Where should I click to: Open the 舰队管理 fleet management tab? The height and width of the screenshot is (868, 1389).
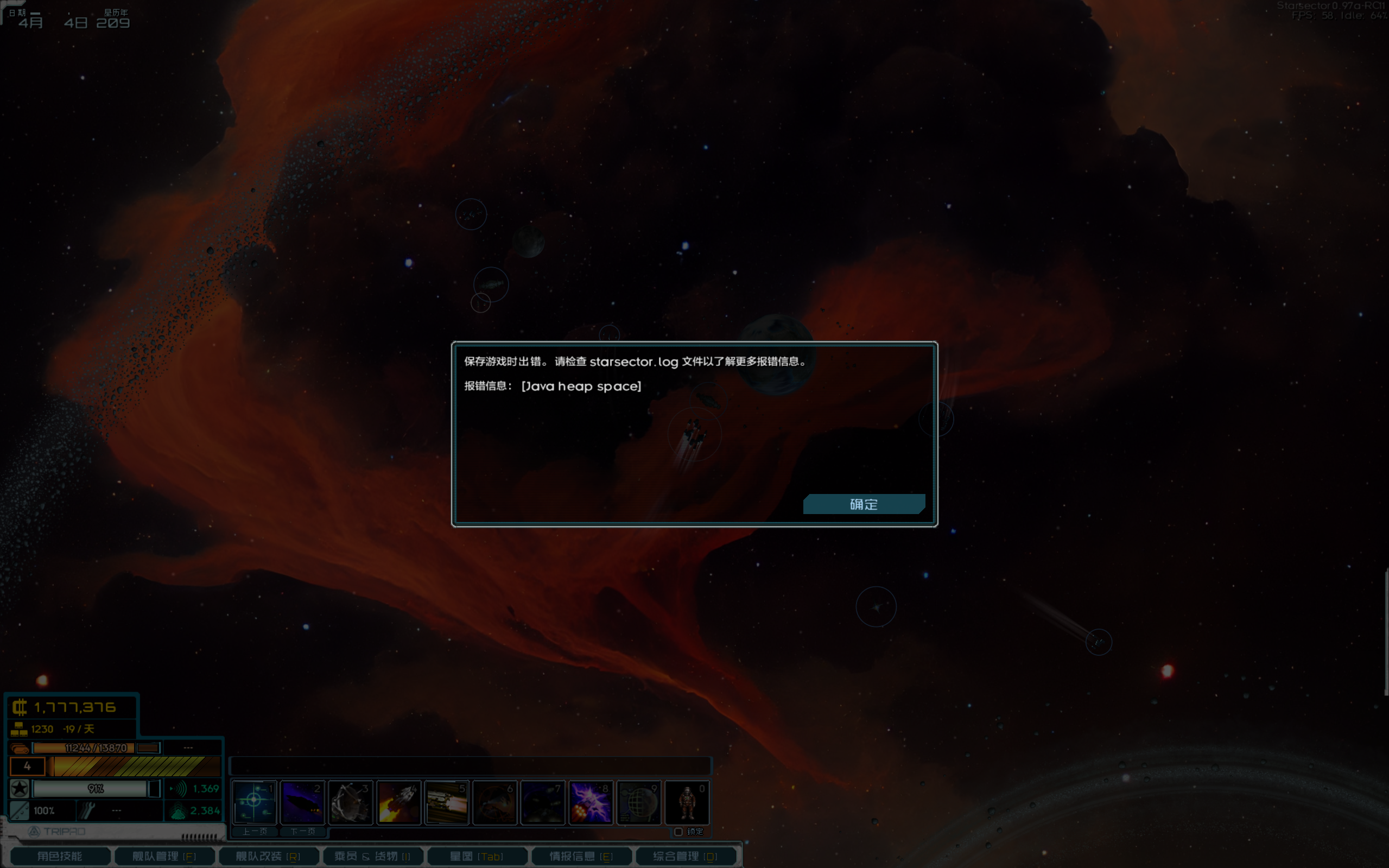pos(164,856)
